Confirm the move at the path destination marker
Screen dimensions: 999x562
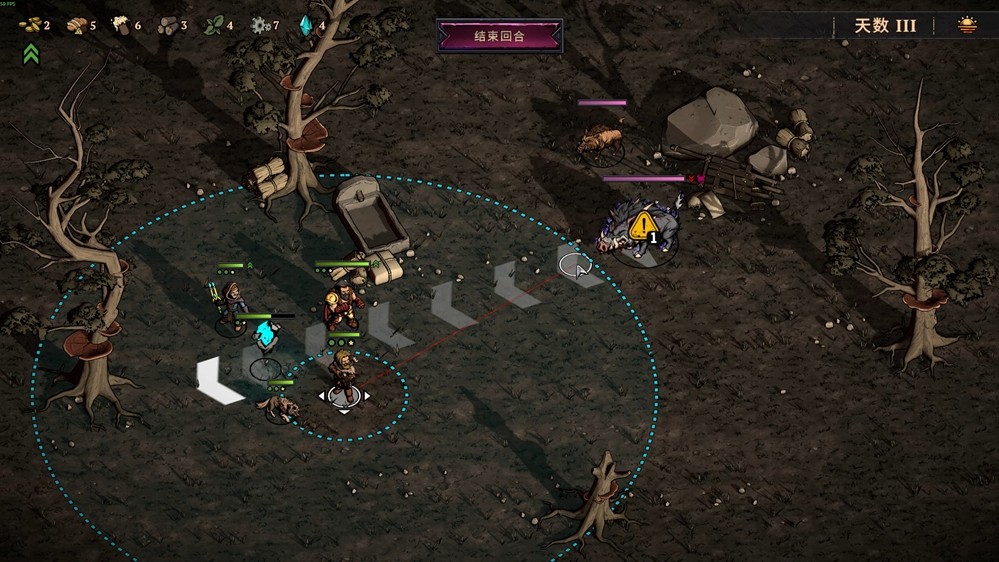[574, 264]
